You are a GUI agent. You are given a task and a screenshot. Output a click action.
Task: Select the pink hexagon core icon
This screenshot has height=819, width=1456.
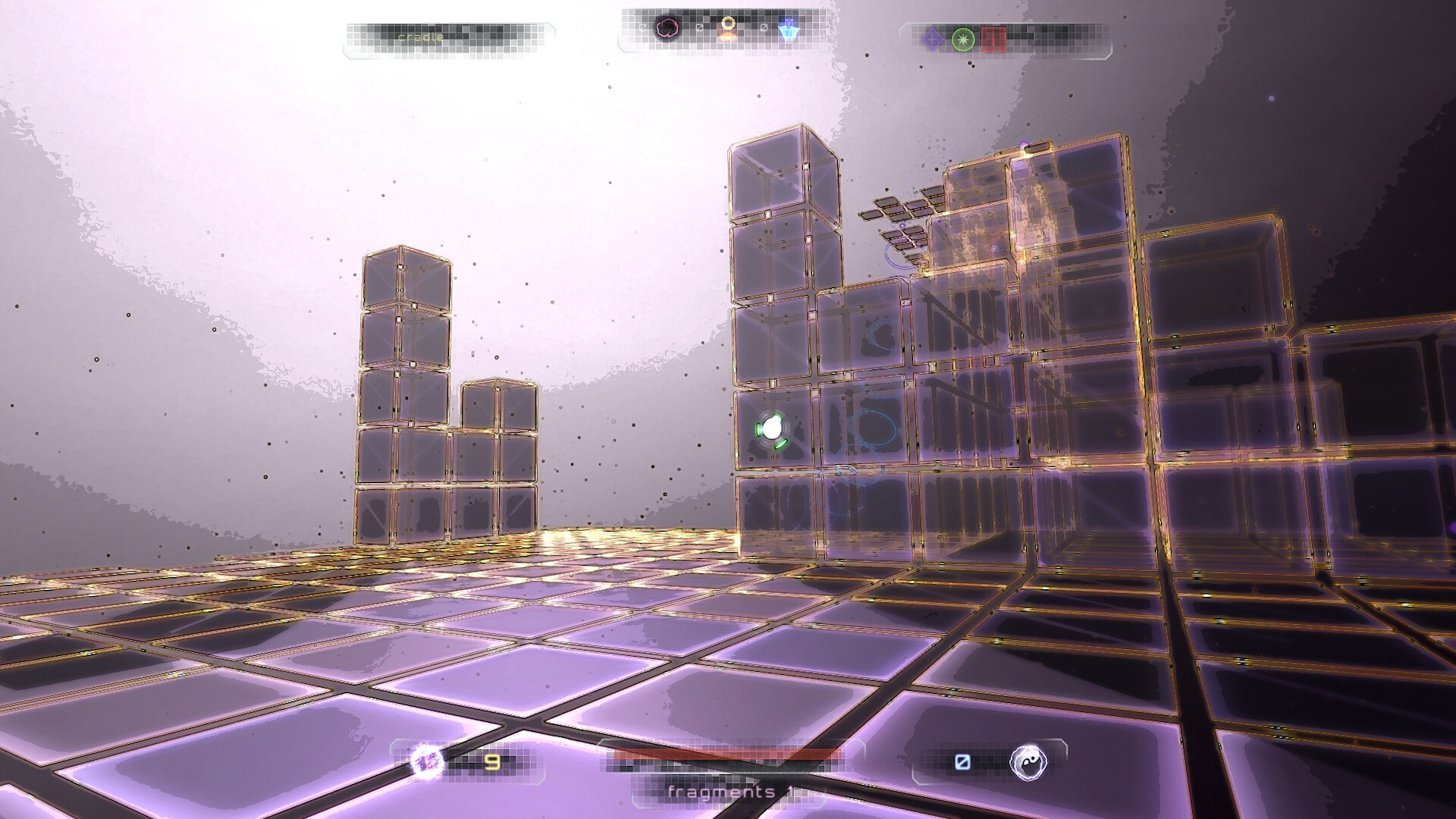click(667, 29)
